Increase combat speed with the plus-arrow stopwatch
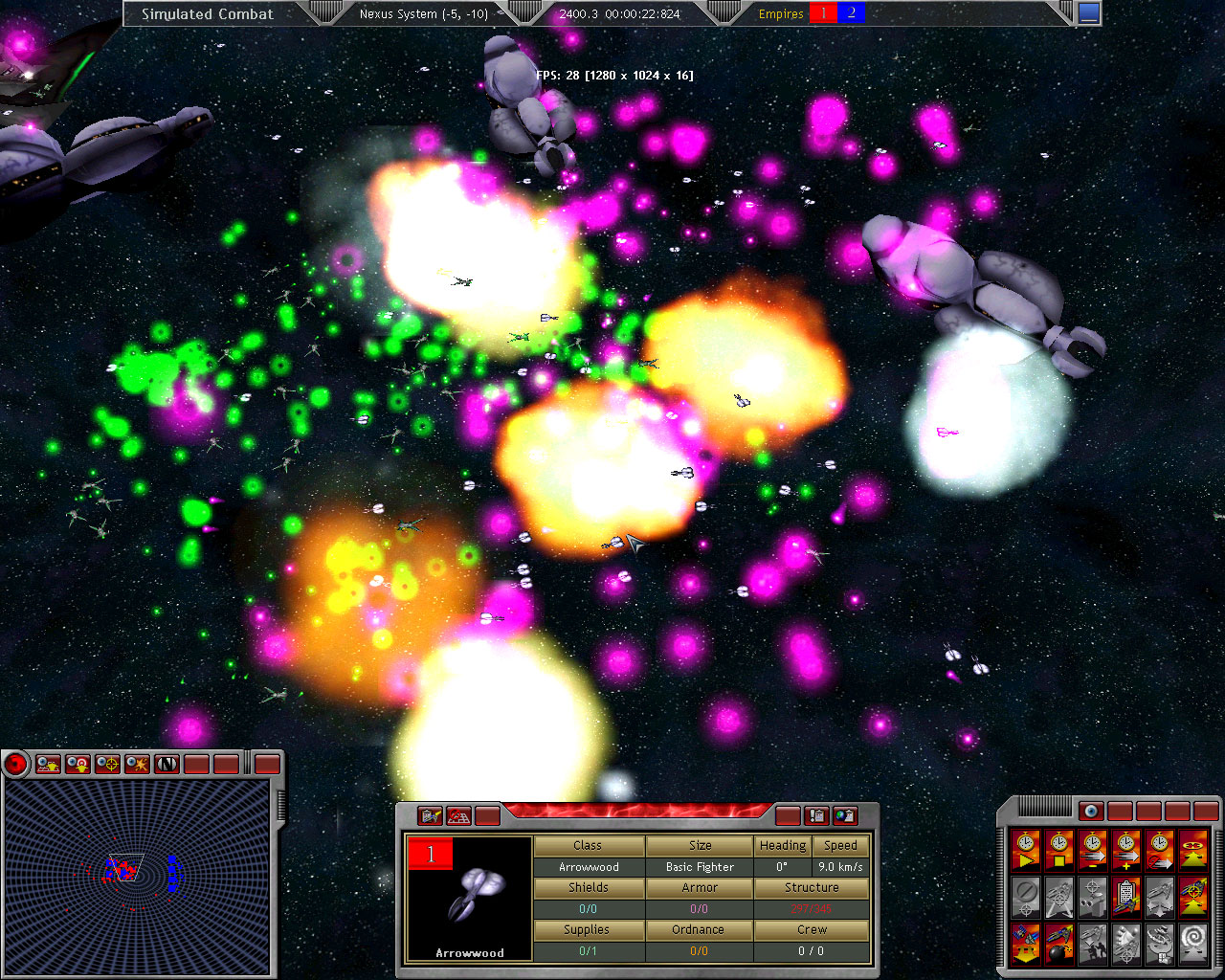1225x980 pixels. point(1125,849)
